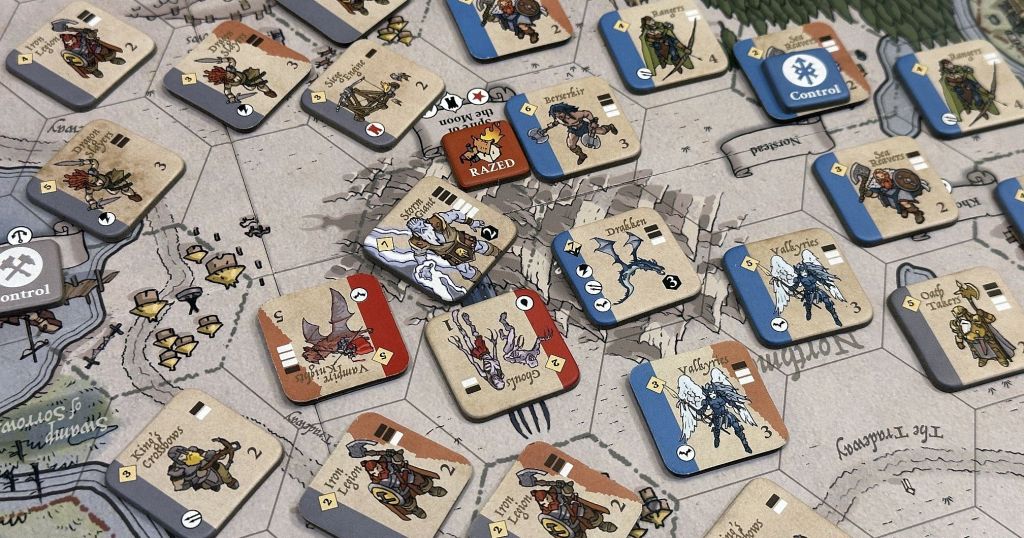Select the Oath Takers unit tile
The width and height of the screenshot is (1024, 538).
tap(956, 326)
